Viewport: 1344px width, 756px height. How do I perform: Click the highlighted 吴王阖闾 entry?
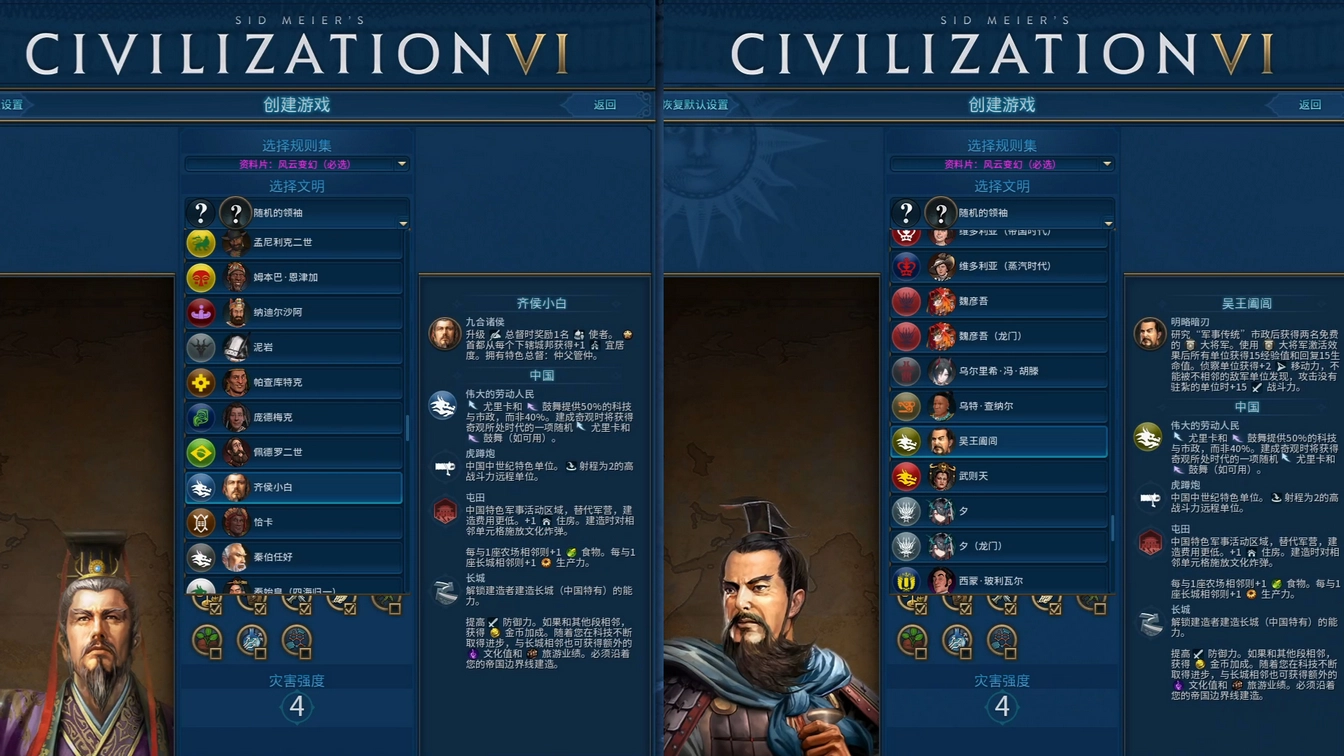click(999, 441)
